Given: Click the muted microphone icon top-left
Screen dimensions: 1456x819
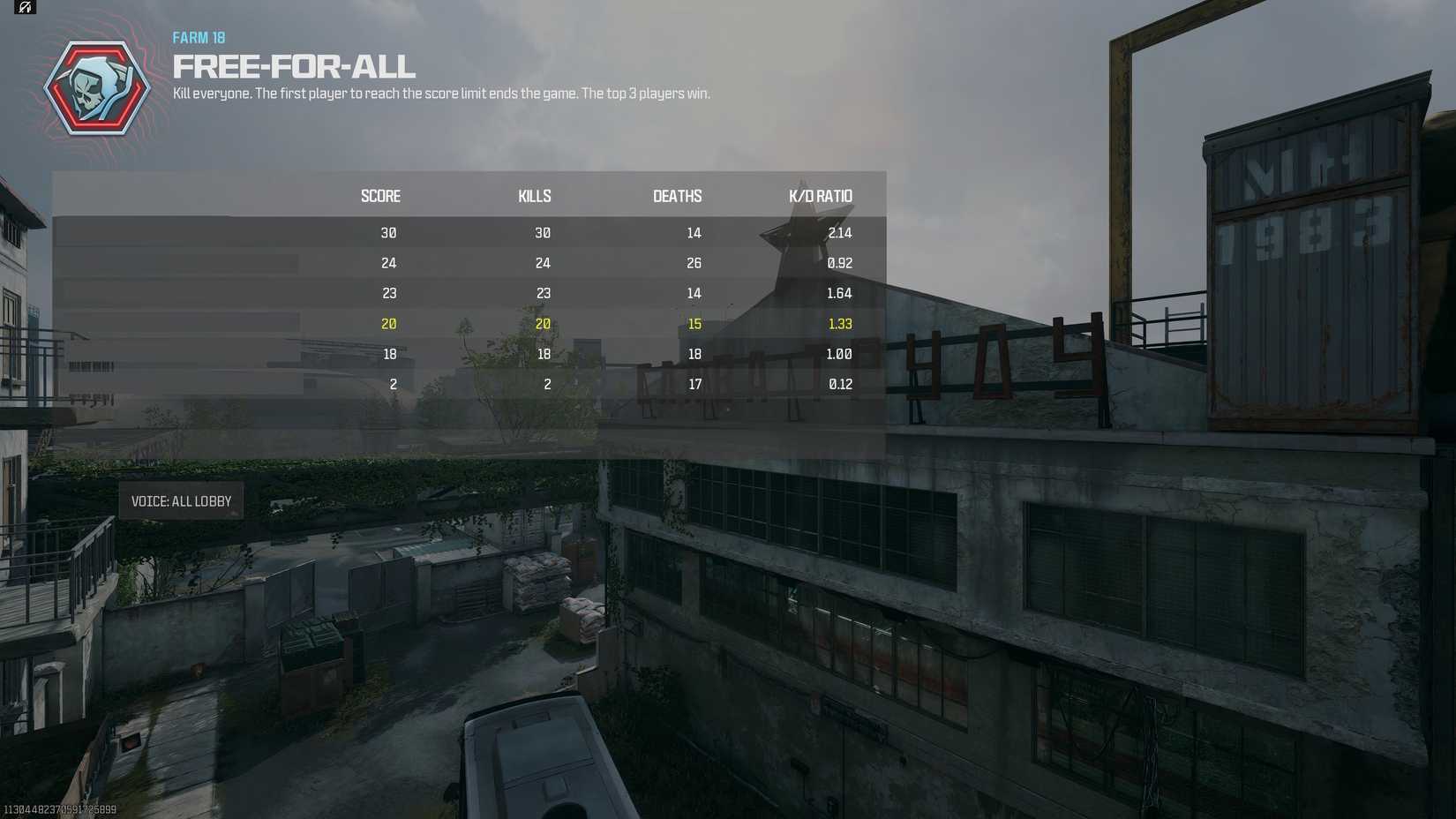Looking at the screenshot, I should tap(24, 7).
